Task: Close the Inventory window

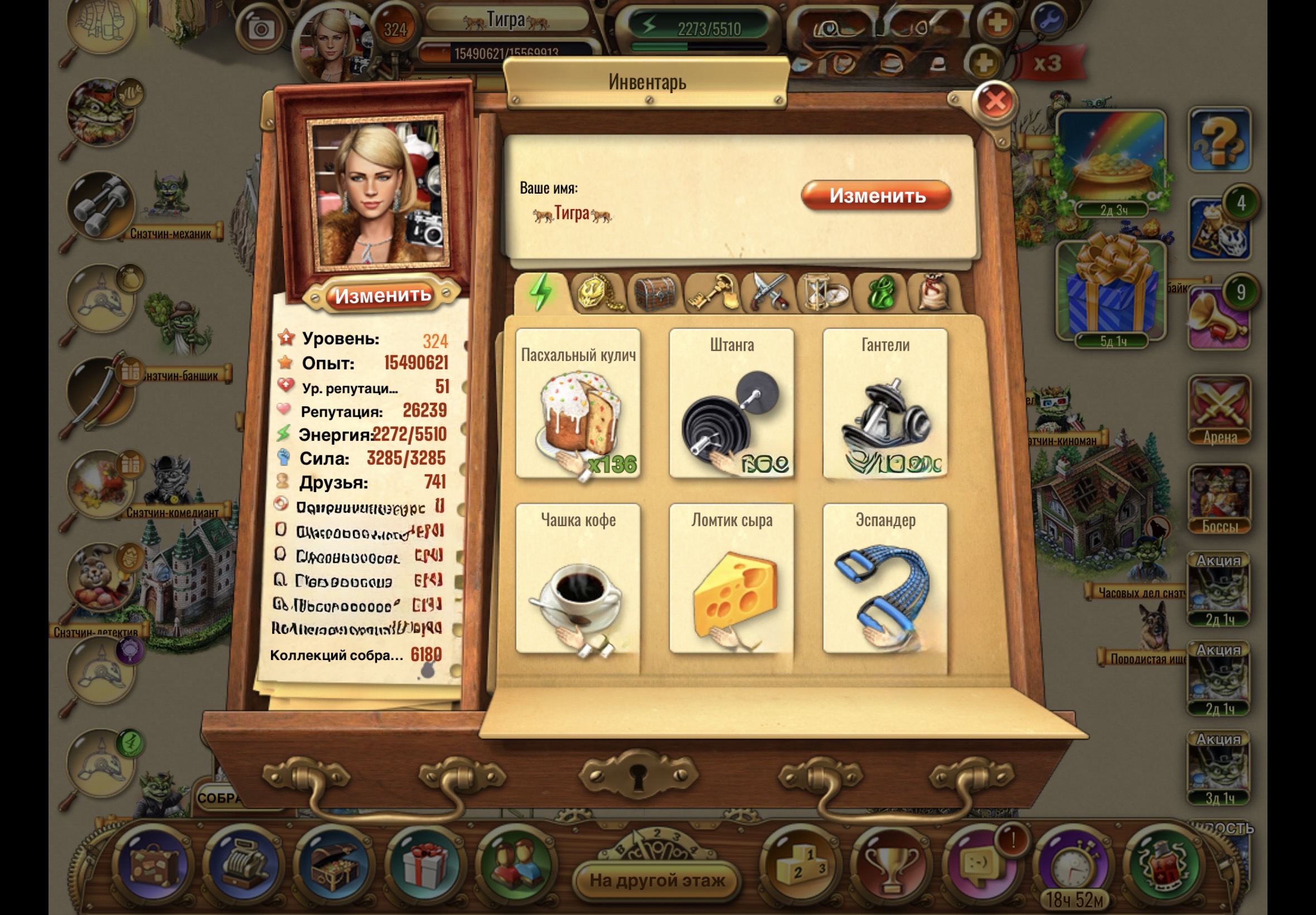Action: 995,102
